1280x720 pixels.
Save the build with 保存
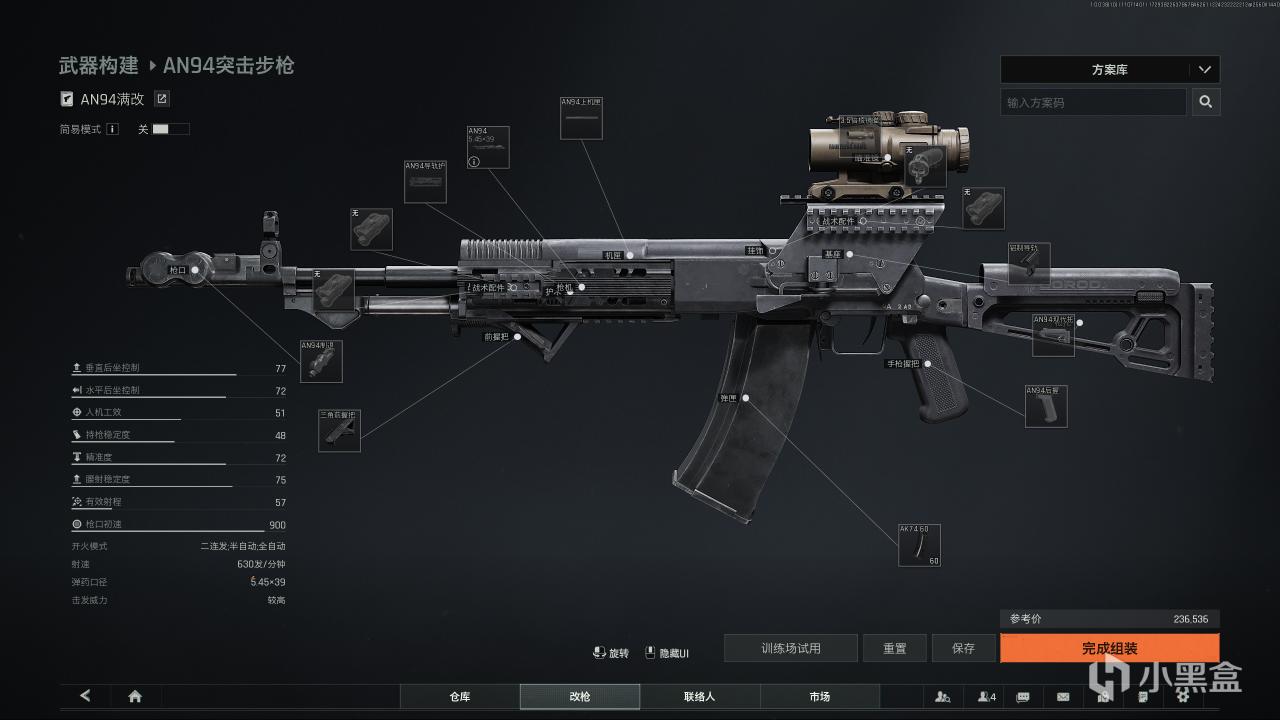pos(963,648)
